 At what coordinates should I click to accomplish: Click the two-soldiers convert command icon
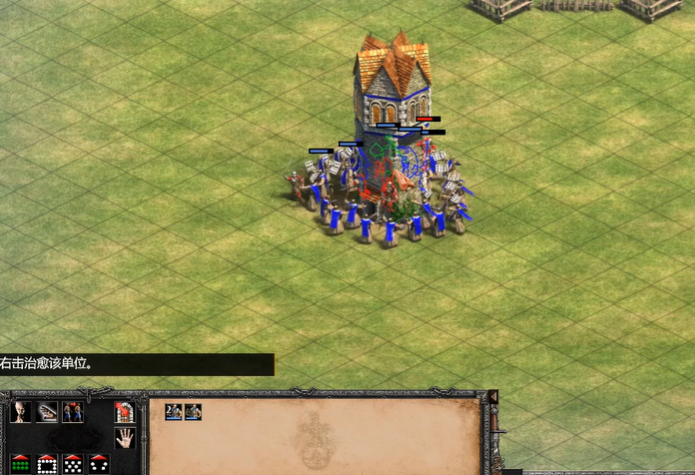tap(72, 411)
